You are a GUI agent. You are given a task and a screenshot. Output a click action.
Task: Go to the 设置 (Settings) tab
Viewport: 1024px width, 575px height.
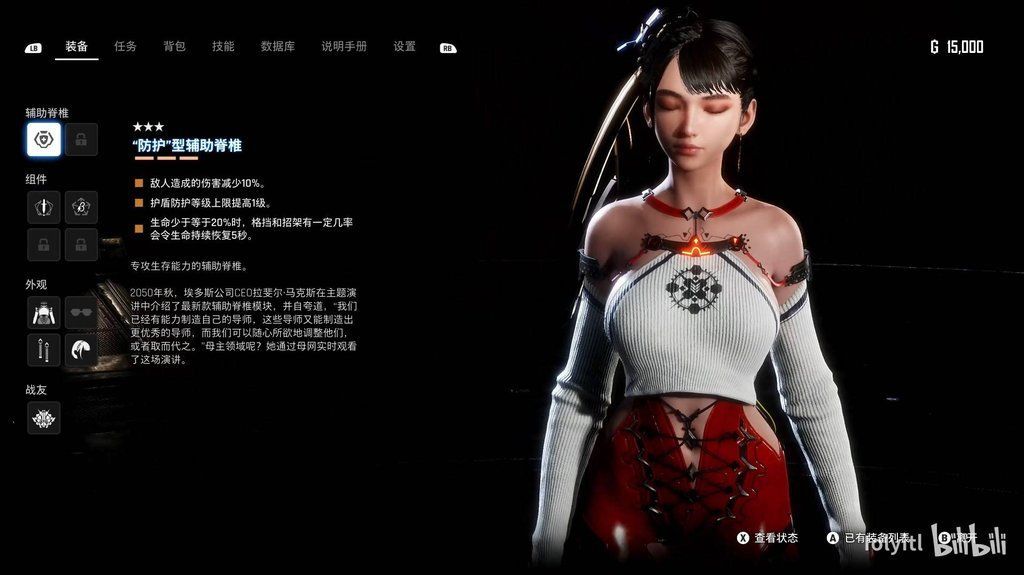pos(404,46)
